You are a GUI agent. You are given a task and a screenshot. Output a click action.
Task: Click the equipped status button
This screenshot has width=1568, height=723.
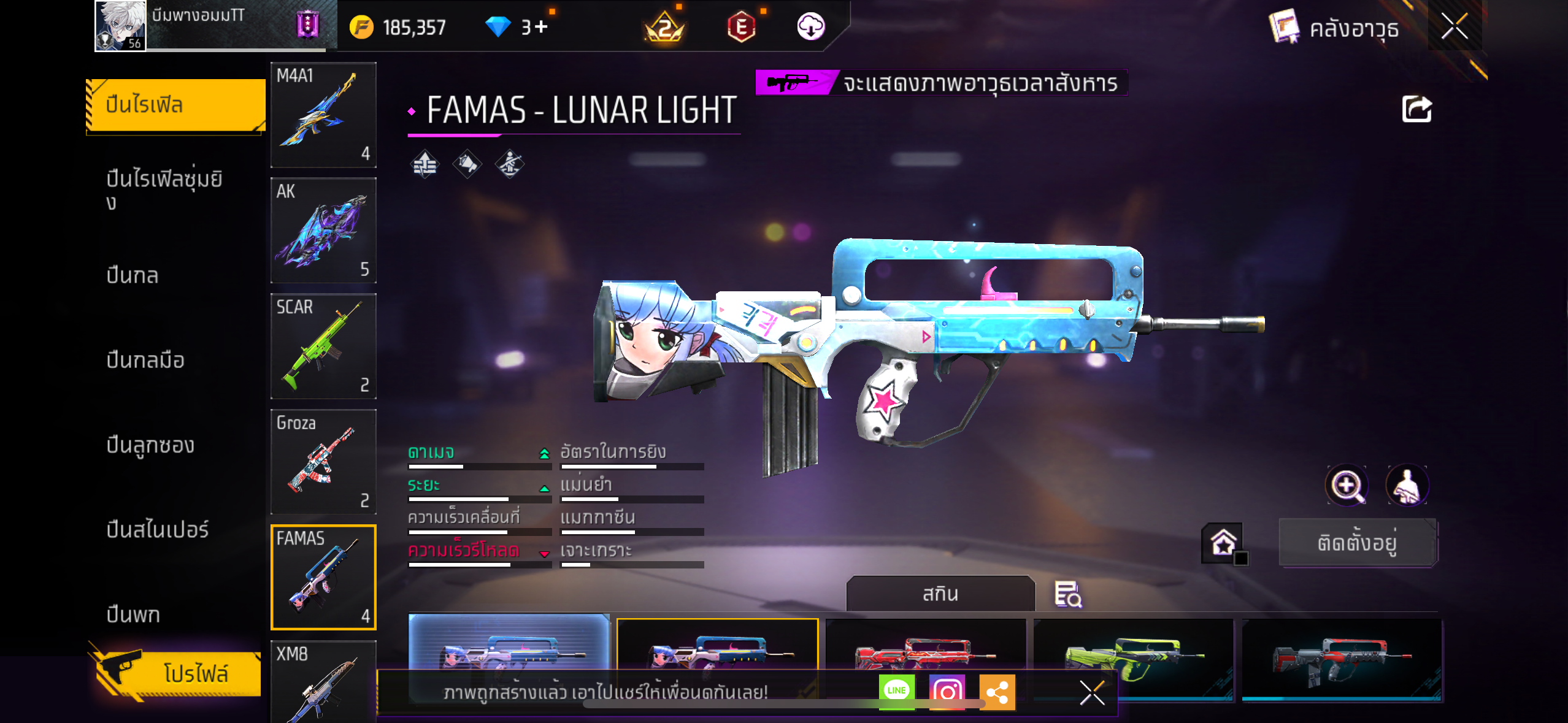point(1358,543)
